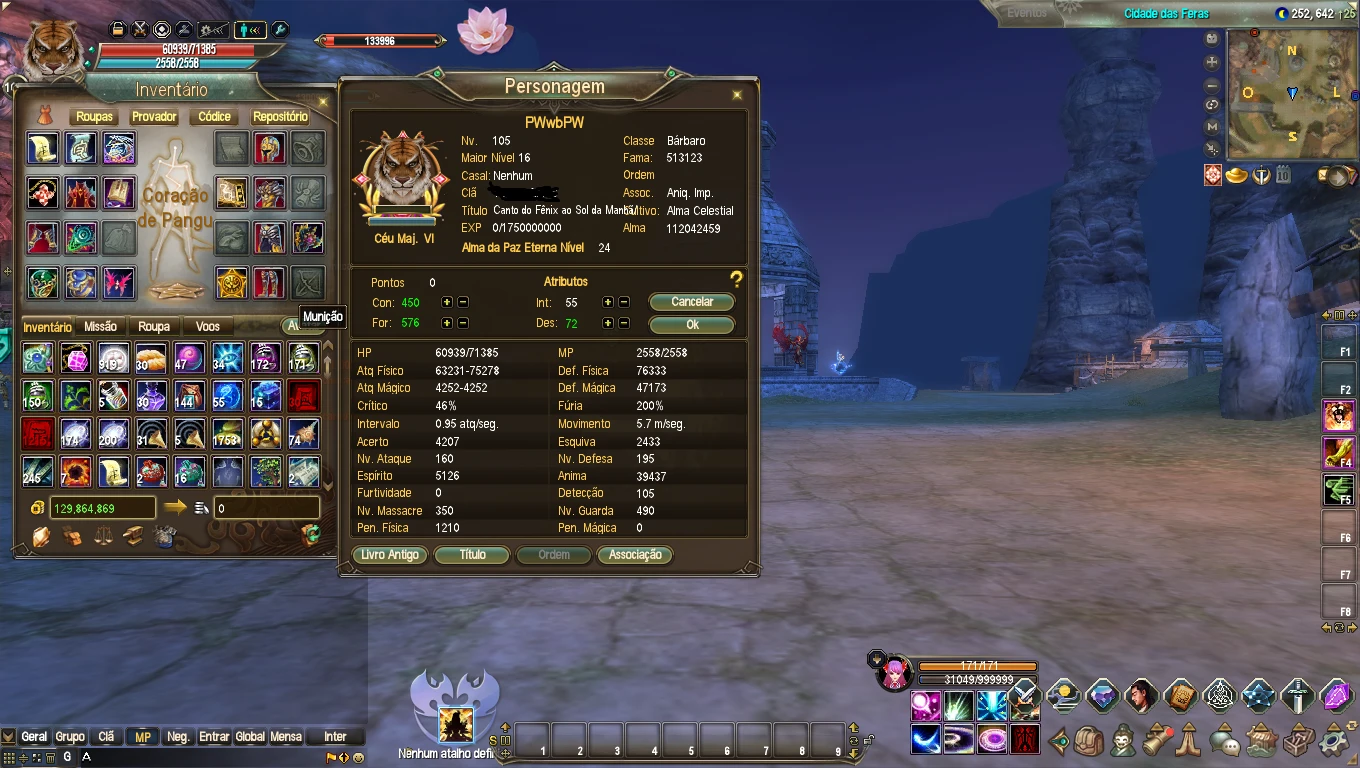Show the Associação panel

635,555
